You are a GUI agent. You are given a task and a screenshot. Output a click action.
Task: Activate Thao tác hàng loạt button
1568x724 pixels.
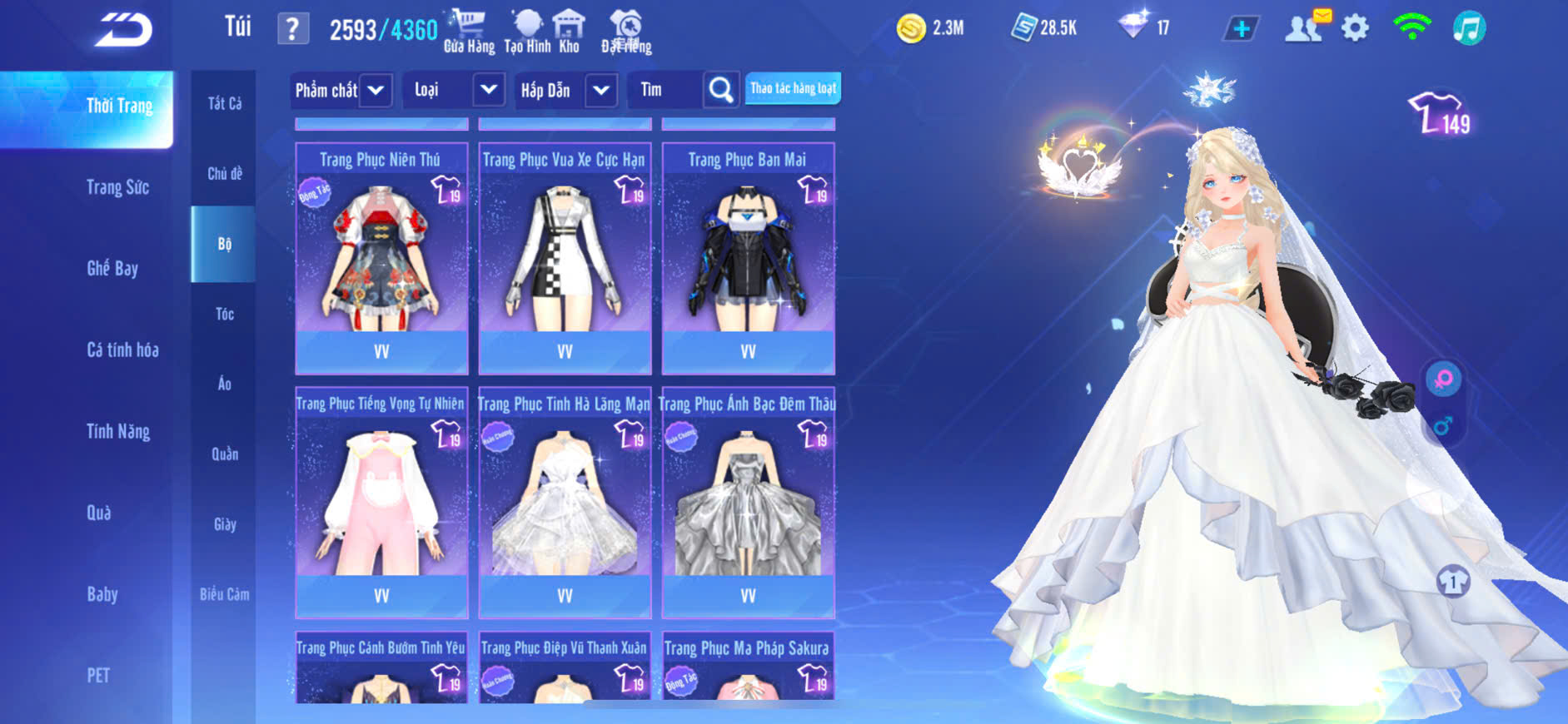point(793,88)
